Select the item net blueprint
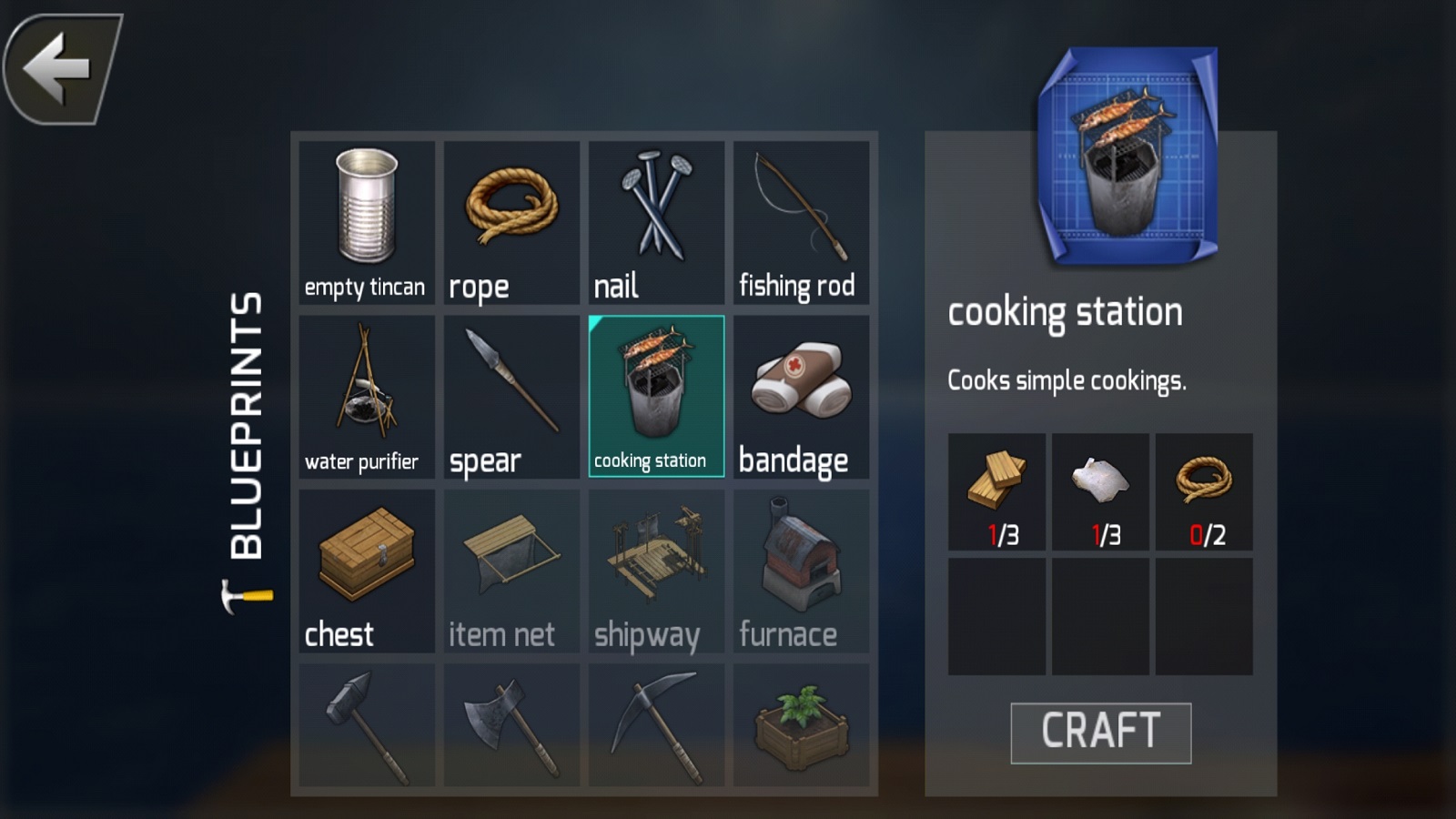 (511, 571)
